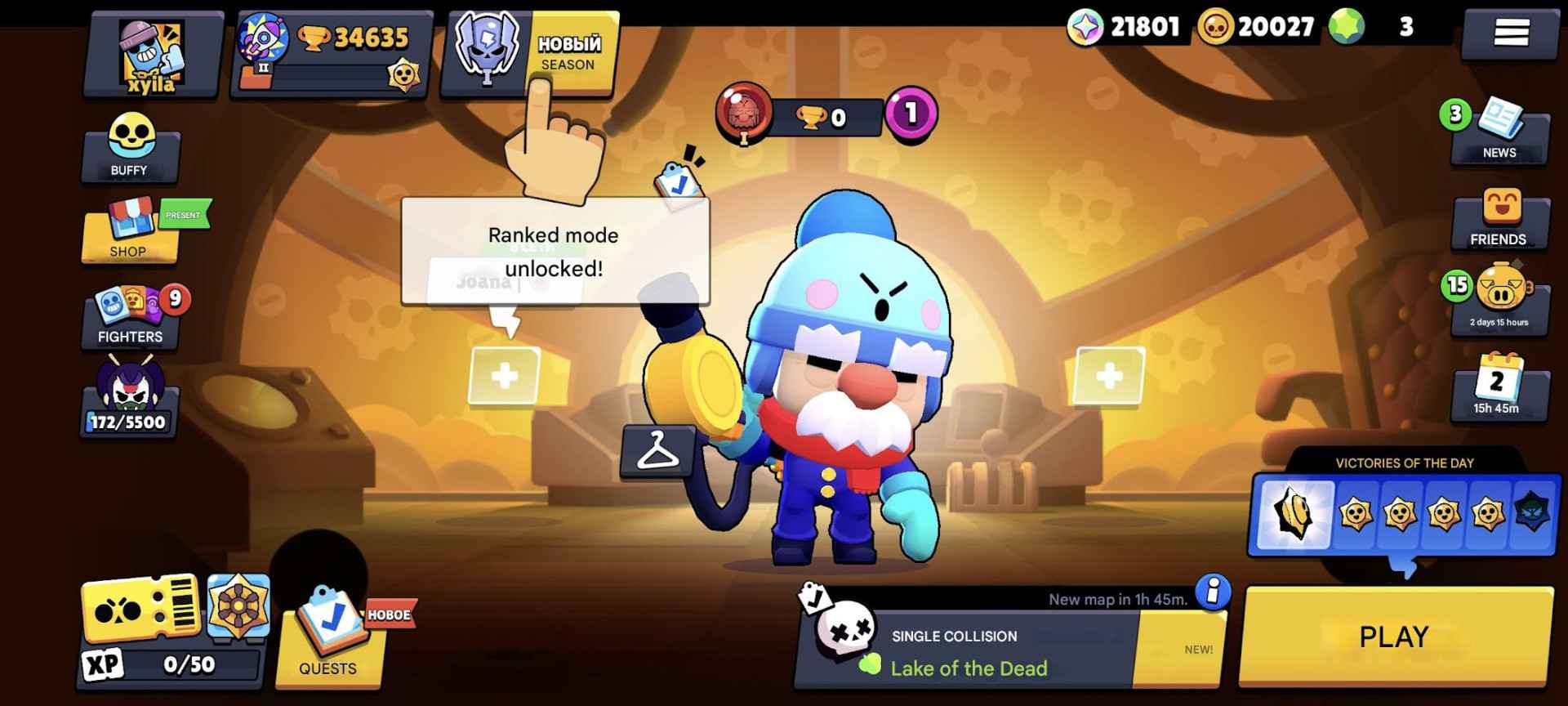This screenshot has height=706, width=1568.
Task: Open the Shop from the sidebar
Action: click(129, 237)
